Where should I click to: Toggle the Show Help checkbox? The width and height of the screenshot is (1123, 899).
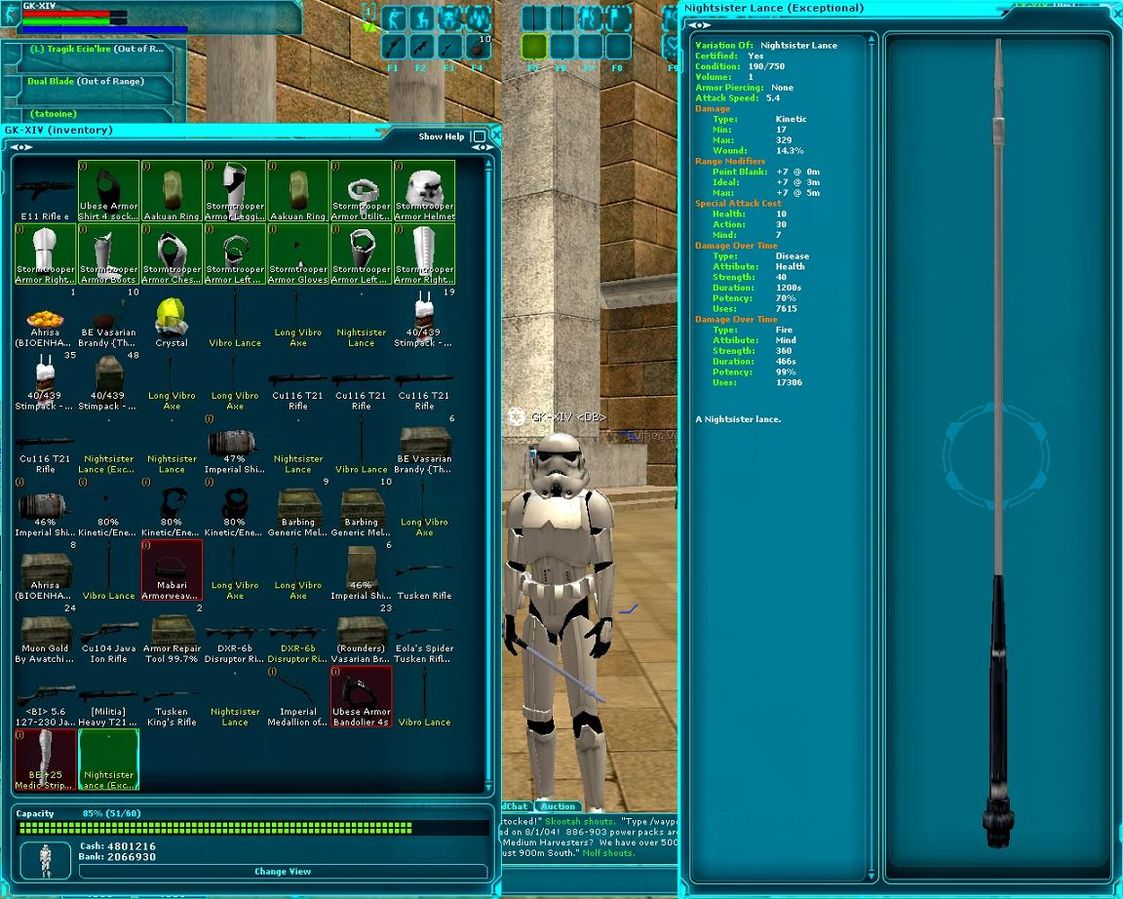(x=478, y=137)
